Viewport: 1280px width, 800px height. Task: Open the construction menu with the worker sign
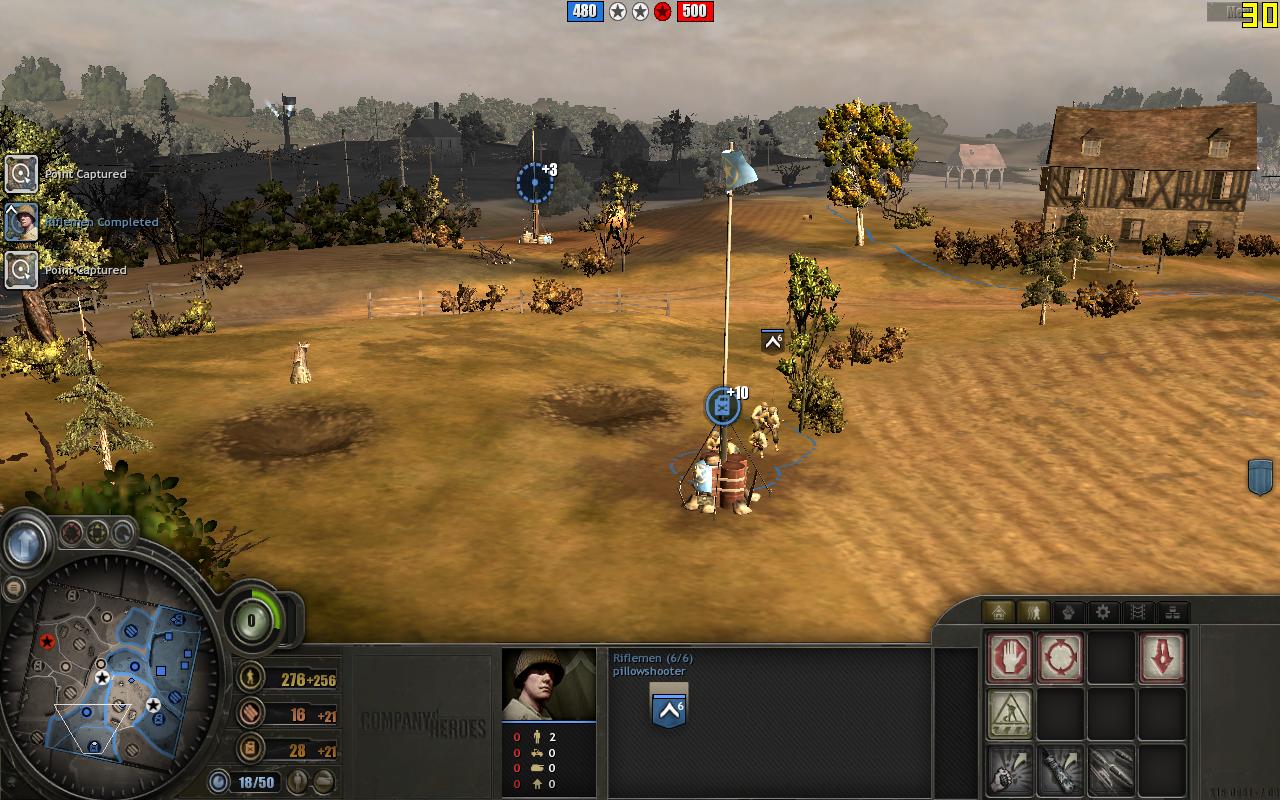point(1010,714)
